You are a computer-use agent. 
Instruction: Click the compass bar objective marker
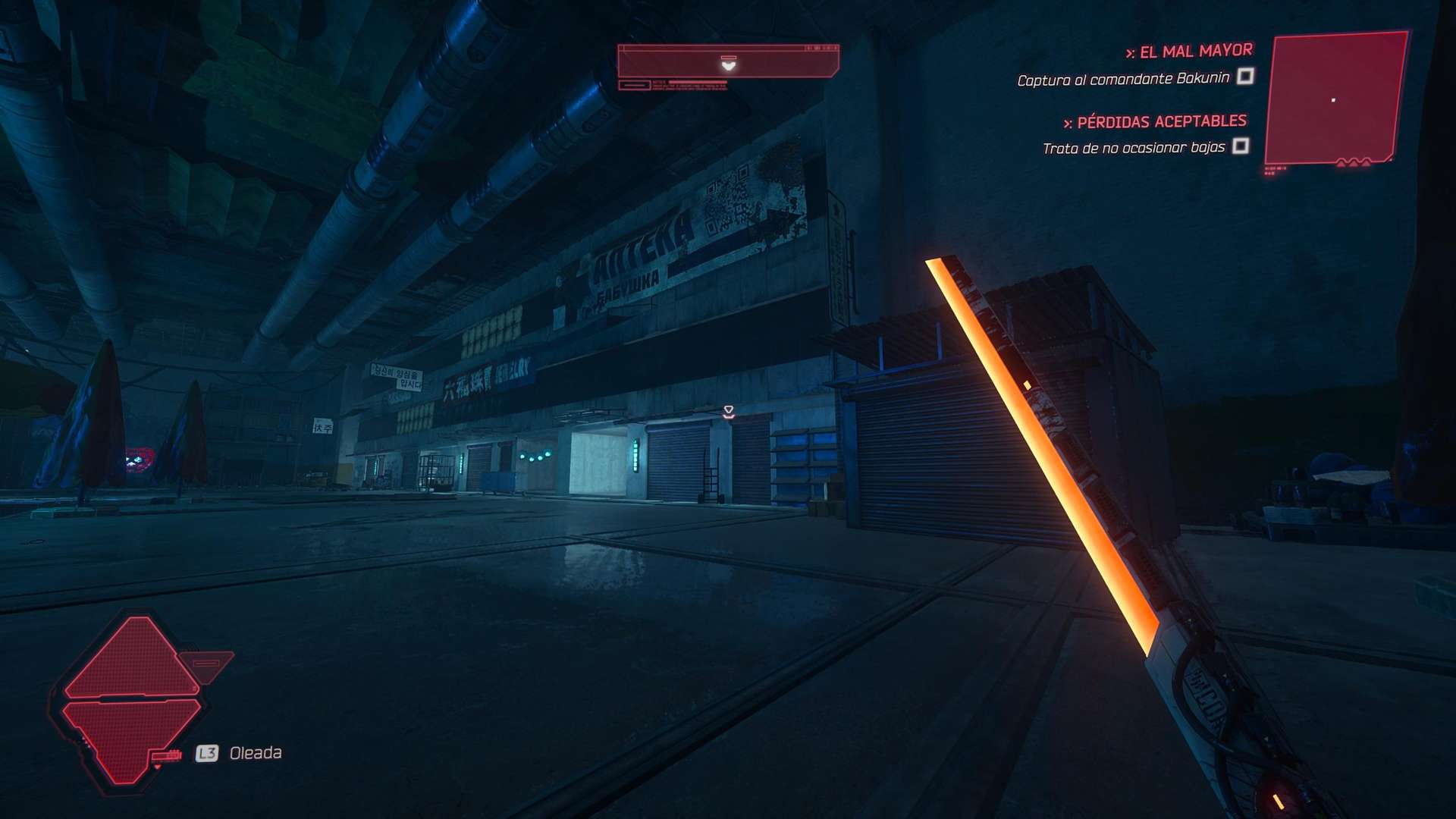click(728, 64)
